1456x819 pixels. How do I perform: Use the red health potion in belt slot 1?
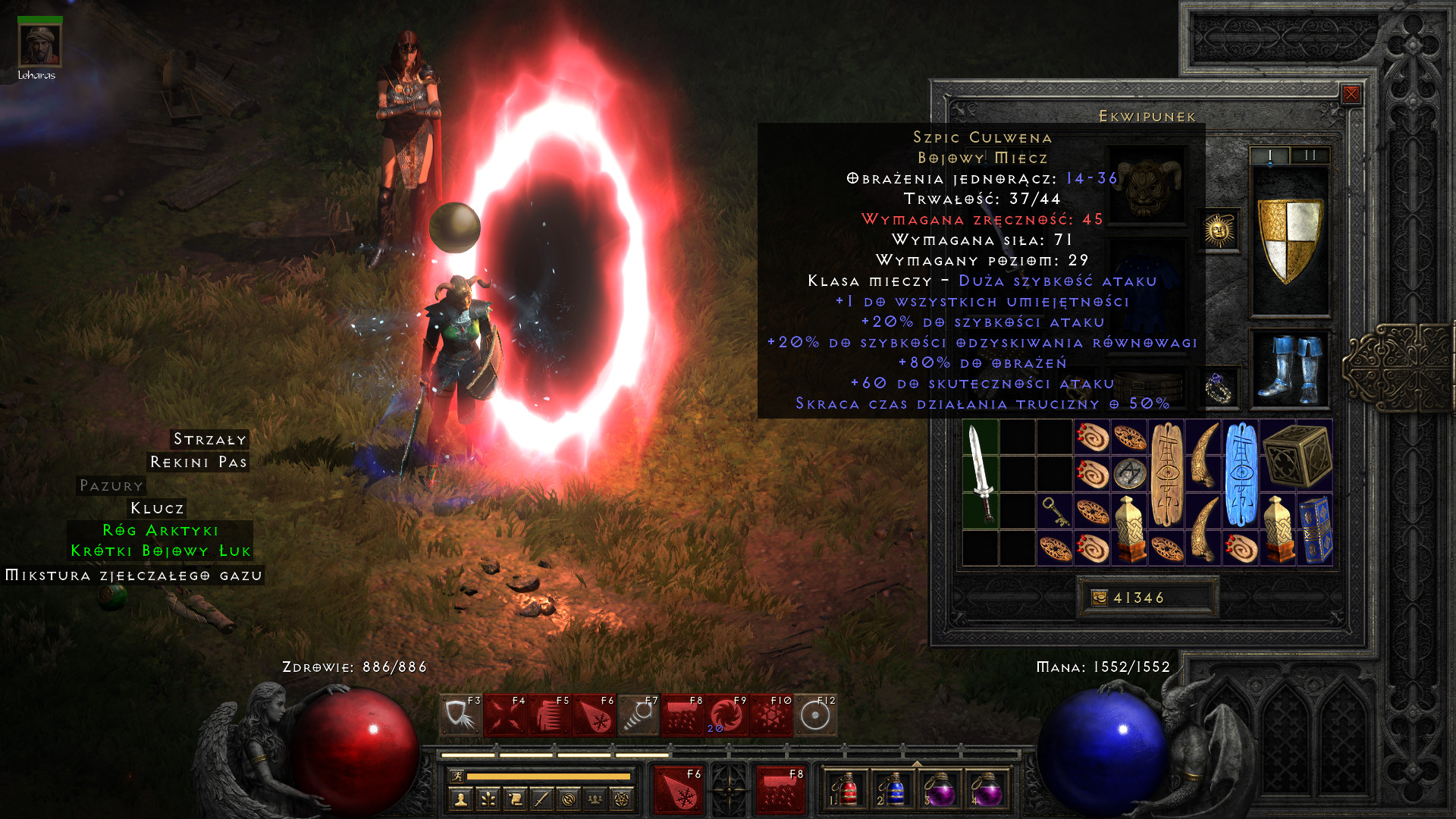click(x=847, y=789)
